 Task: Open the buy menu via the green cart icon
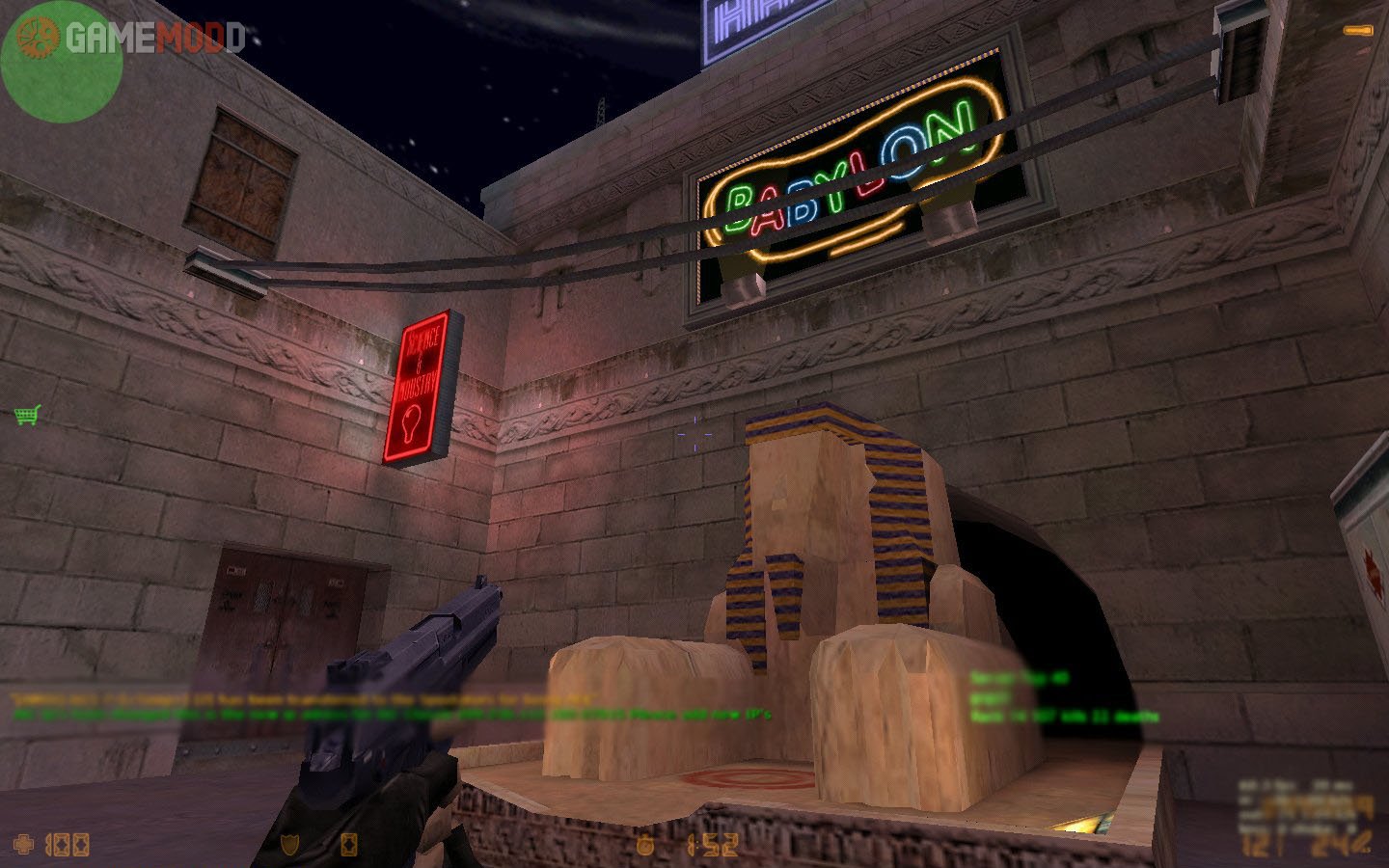27,416
